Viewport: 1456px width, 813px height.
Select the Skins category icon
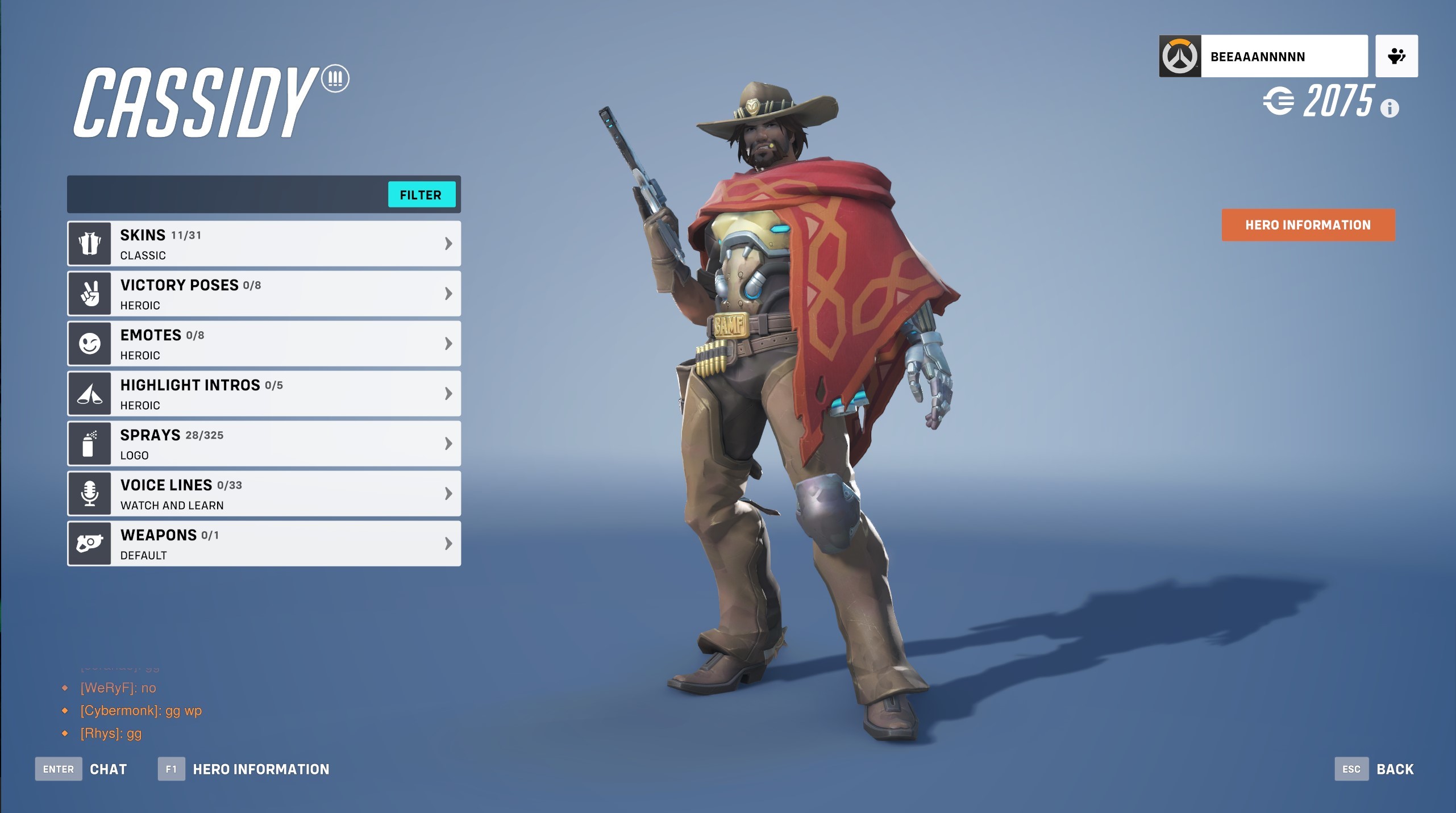coord(89,243)
